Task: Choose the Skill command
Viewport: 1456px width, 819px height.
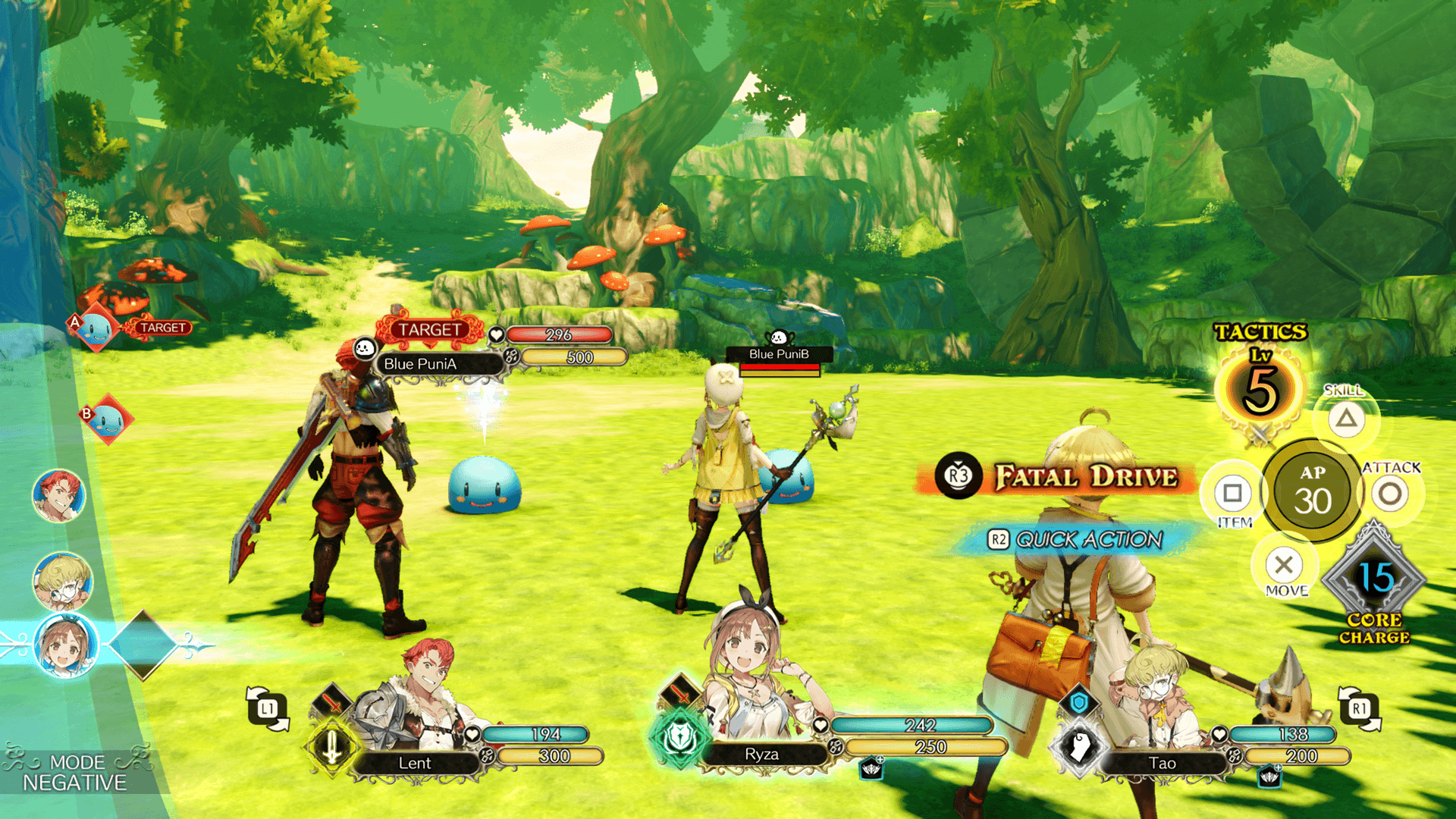Action: pos(1346,418)
